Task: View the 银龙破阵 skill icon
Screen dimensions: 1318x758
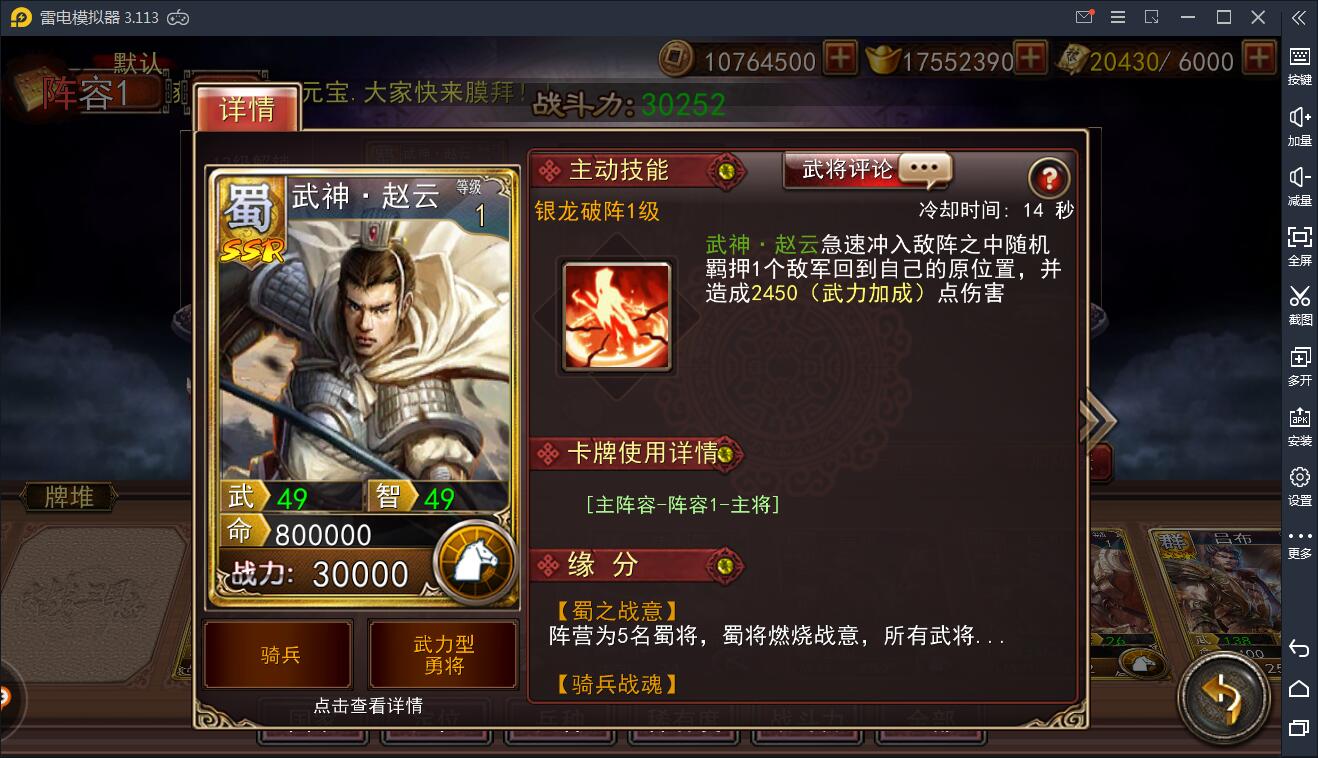Action: click(x=616, y=315)
